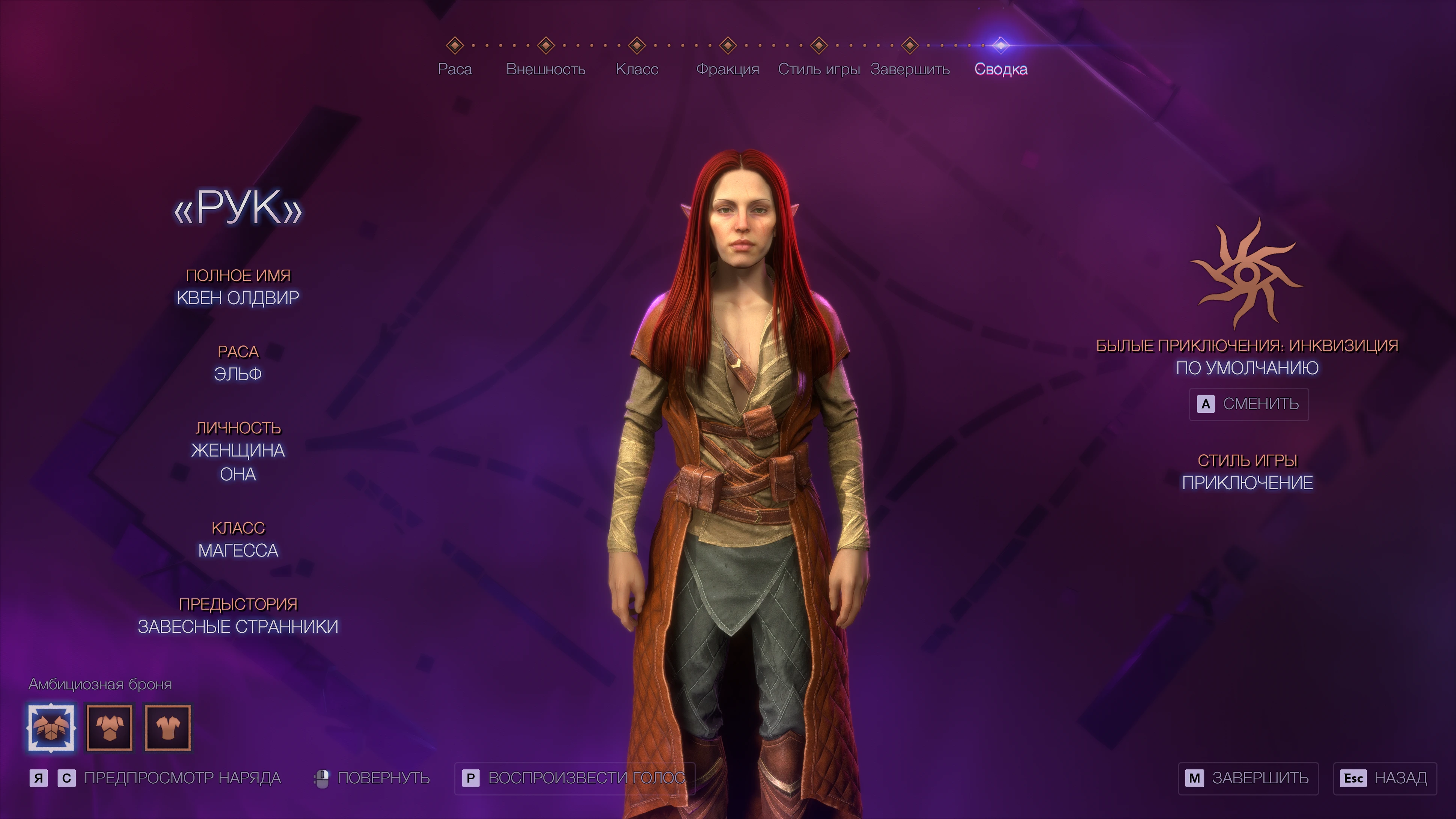Select the highlighted ornate armor preview icon
1456x819 pixels.
51,727
